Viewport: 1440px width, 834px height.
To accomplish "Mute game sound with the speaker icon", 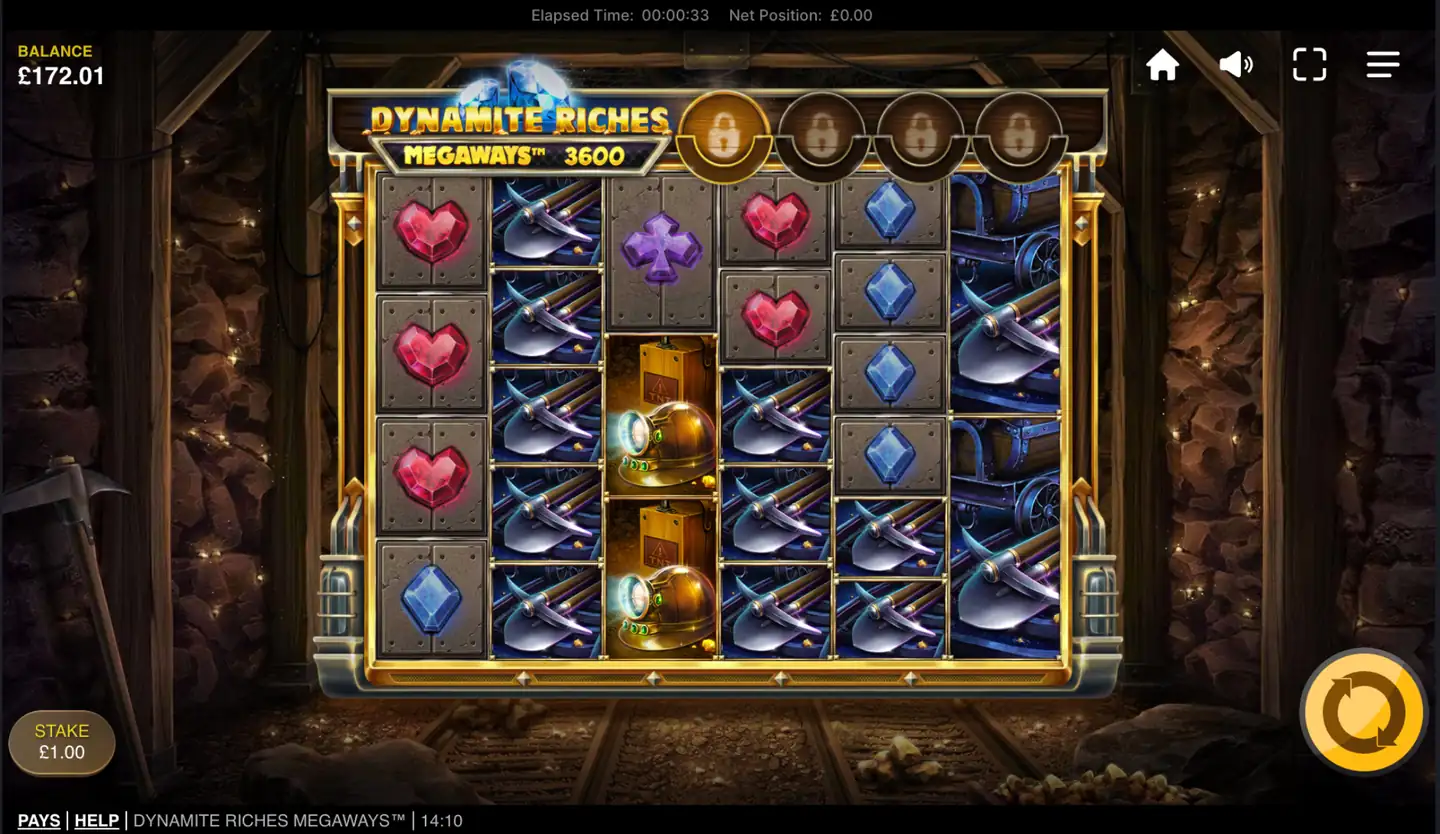I will click(x=1235, y=64).
